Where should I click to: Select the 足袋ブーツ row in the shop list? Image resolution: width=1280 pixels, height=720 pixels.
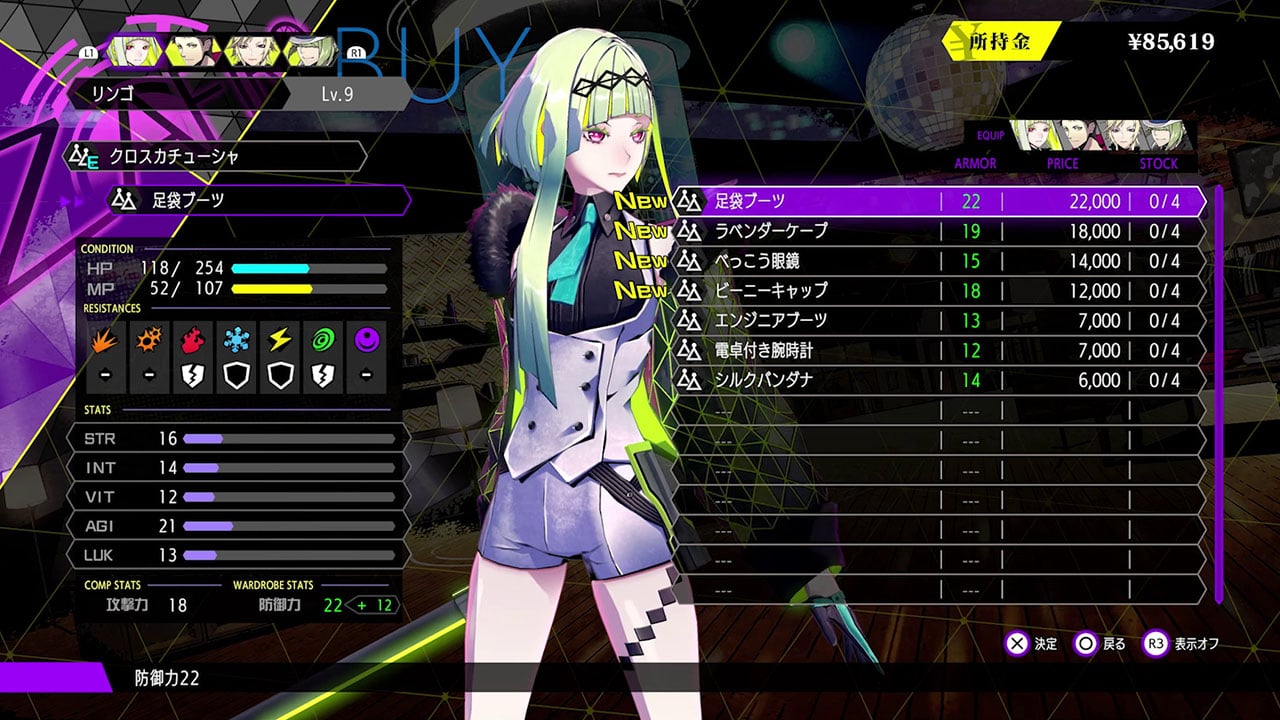pos(938,201)
